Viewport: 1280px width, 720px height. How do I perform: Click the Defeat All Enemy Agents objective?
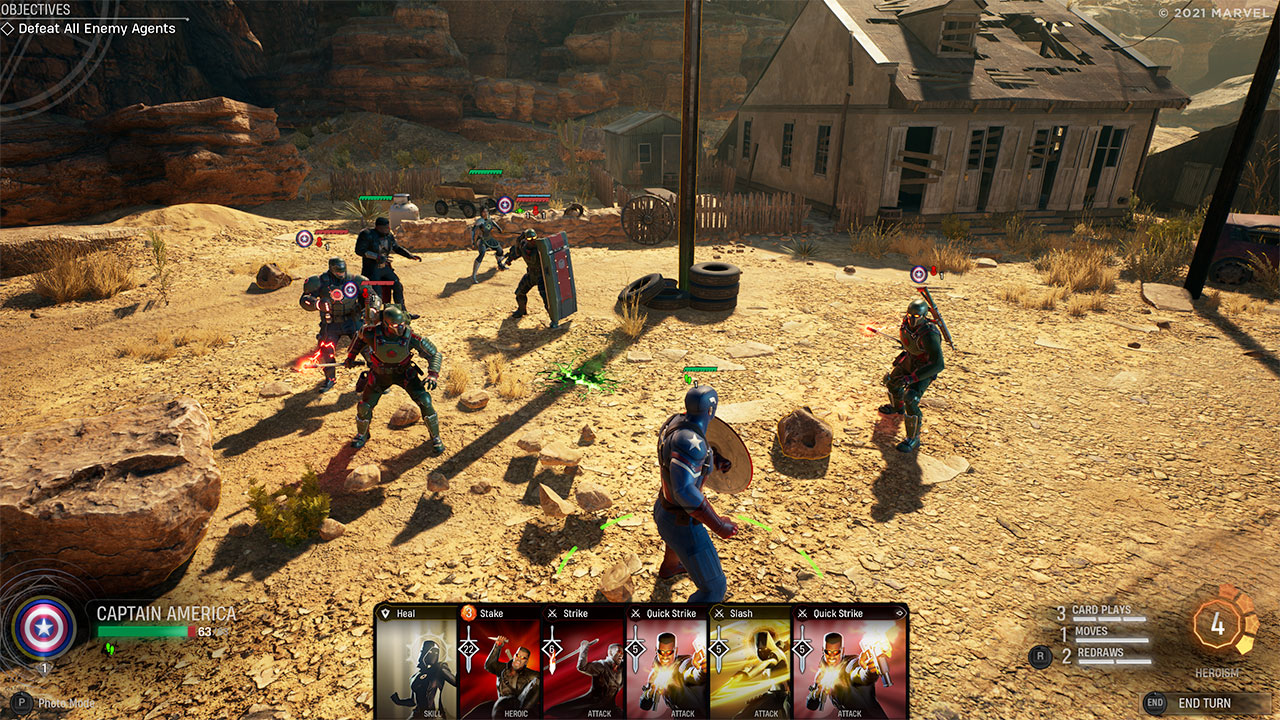tap(96, 29)
